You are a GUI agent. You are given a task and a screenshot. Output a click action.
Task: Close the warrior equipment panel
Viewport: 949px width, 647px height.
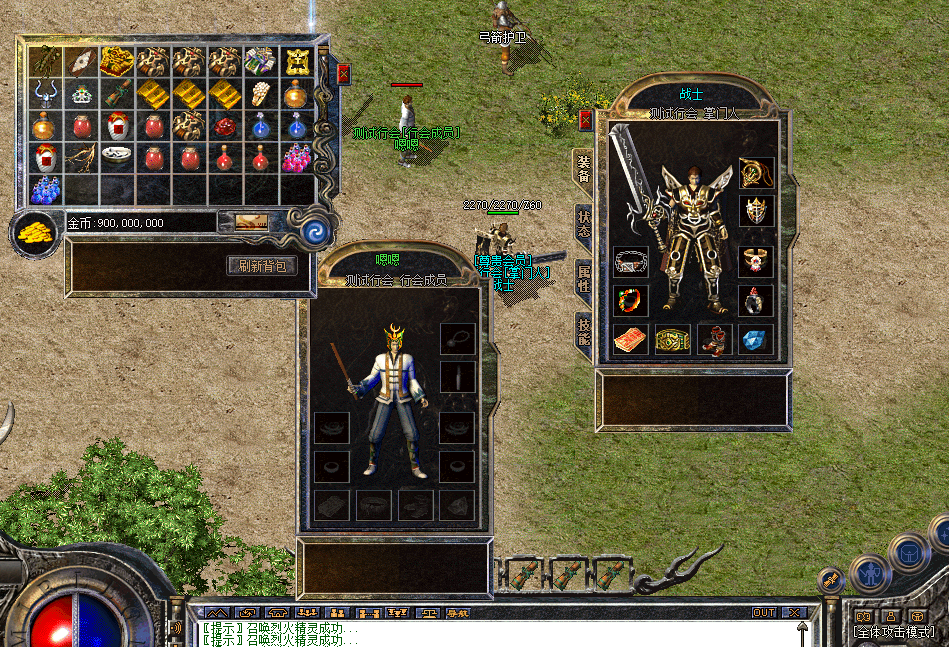point(586,120)
